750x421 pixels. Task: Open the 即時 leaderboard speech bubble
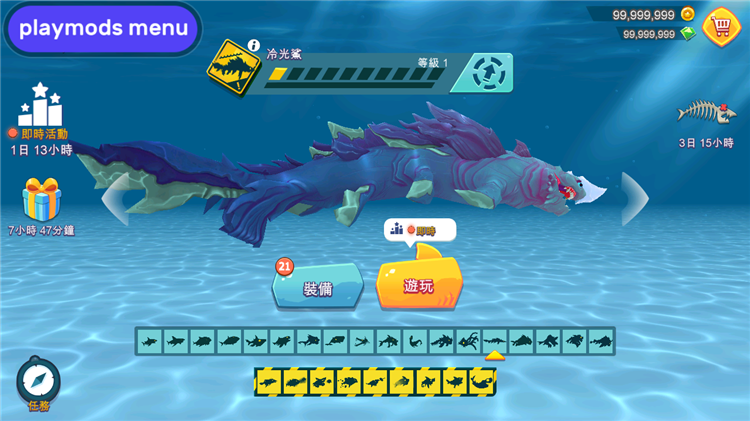click(419, 231)
